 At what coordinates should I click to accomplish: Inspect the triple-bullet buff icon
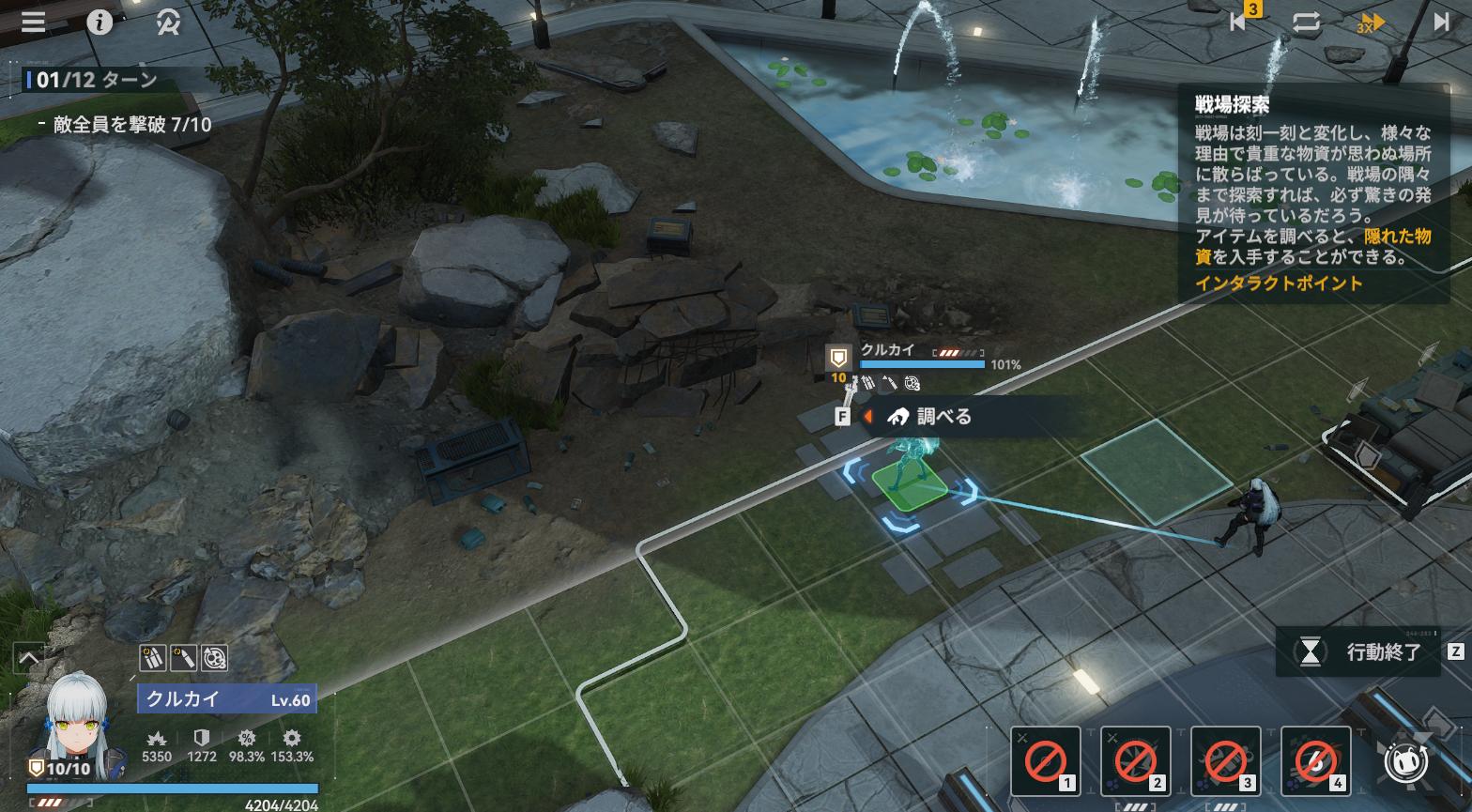[x=153, y=658]
